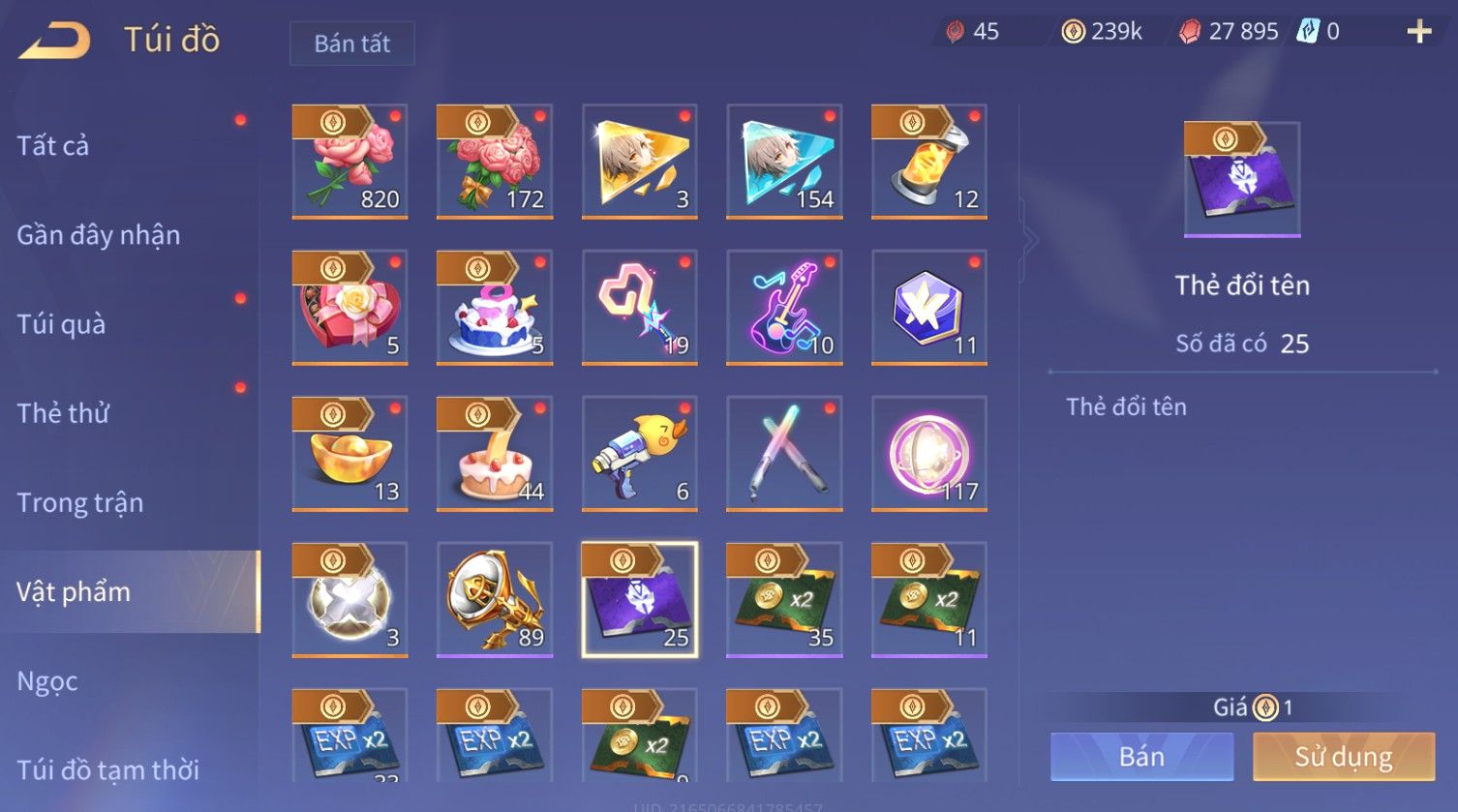Switch to the Tất cả tab
Viewport: 1458px width, 812px height.
tap(53, 146)
